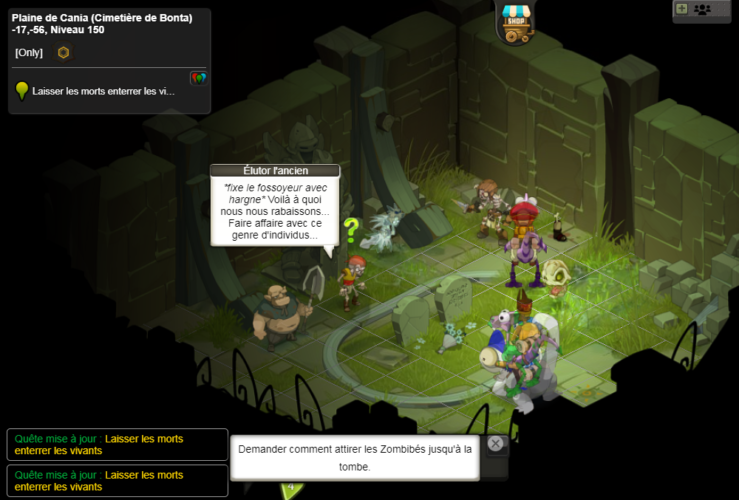Image resolution: width=739 pixels, height=500 pixels.
Task: Open the Shop cart icon
Action: coord(517,22)
